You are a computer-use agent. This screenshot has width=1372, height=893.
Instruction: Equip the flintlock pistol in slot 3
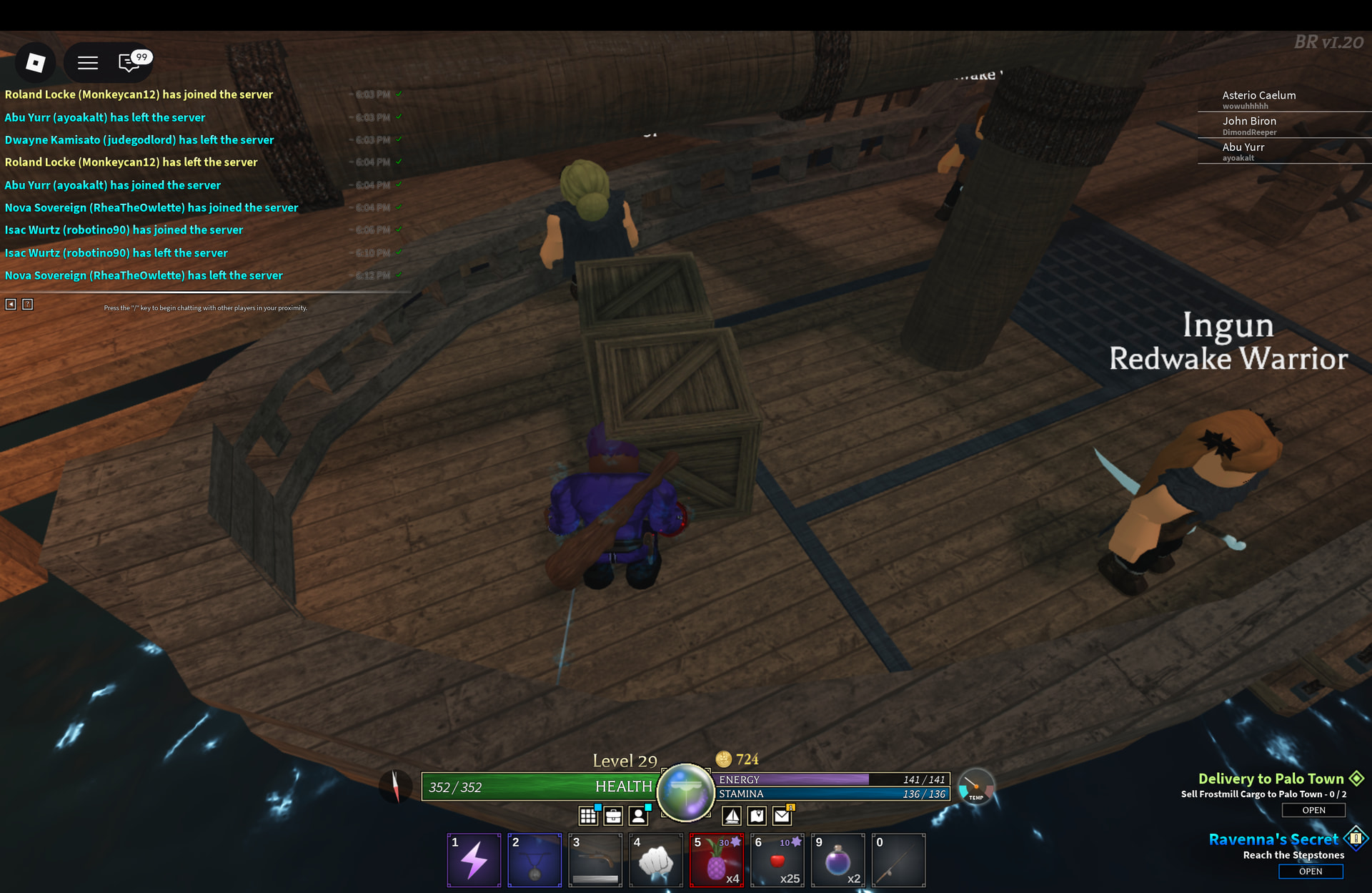point(595,860)
